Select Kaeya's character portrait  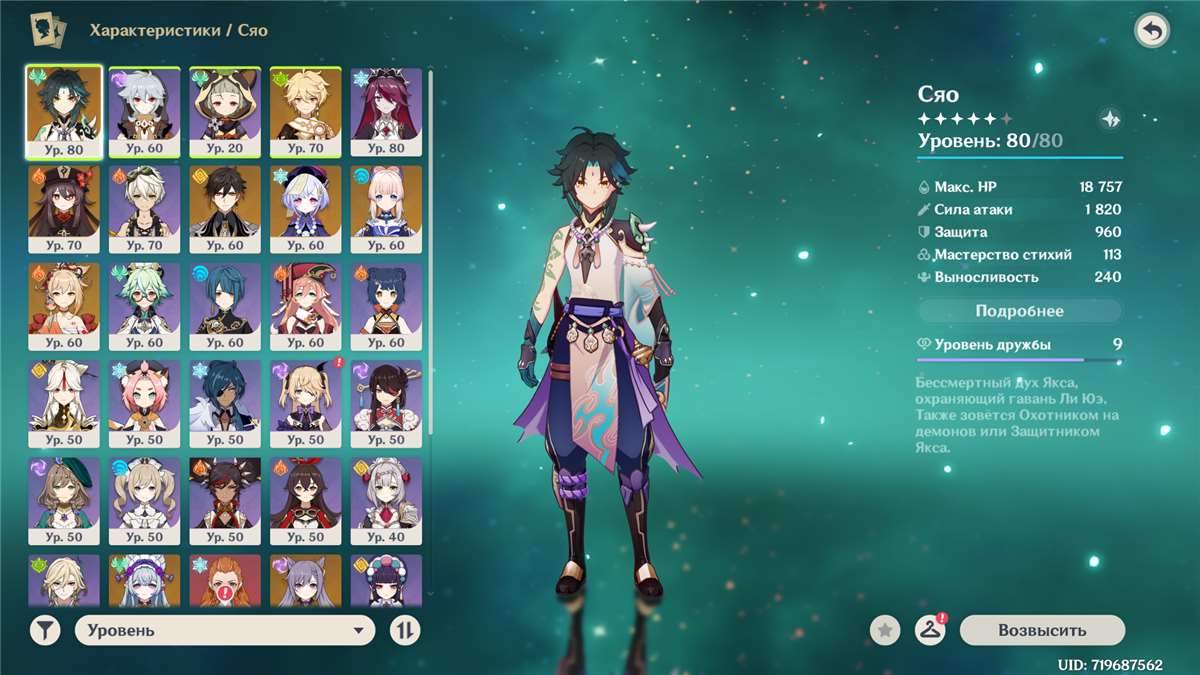[x=225, y=403]
